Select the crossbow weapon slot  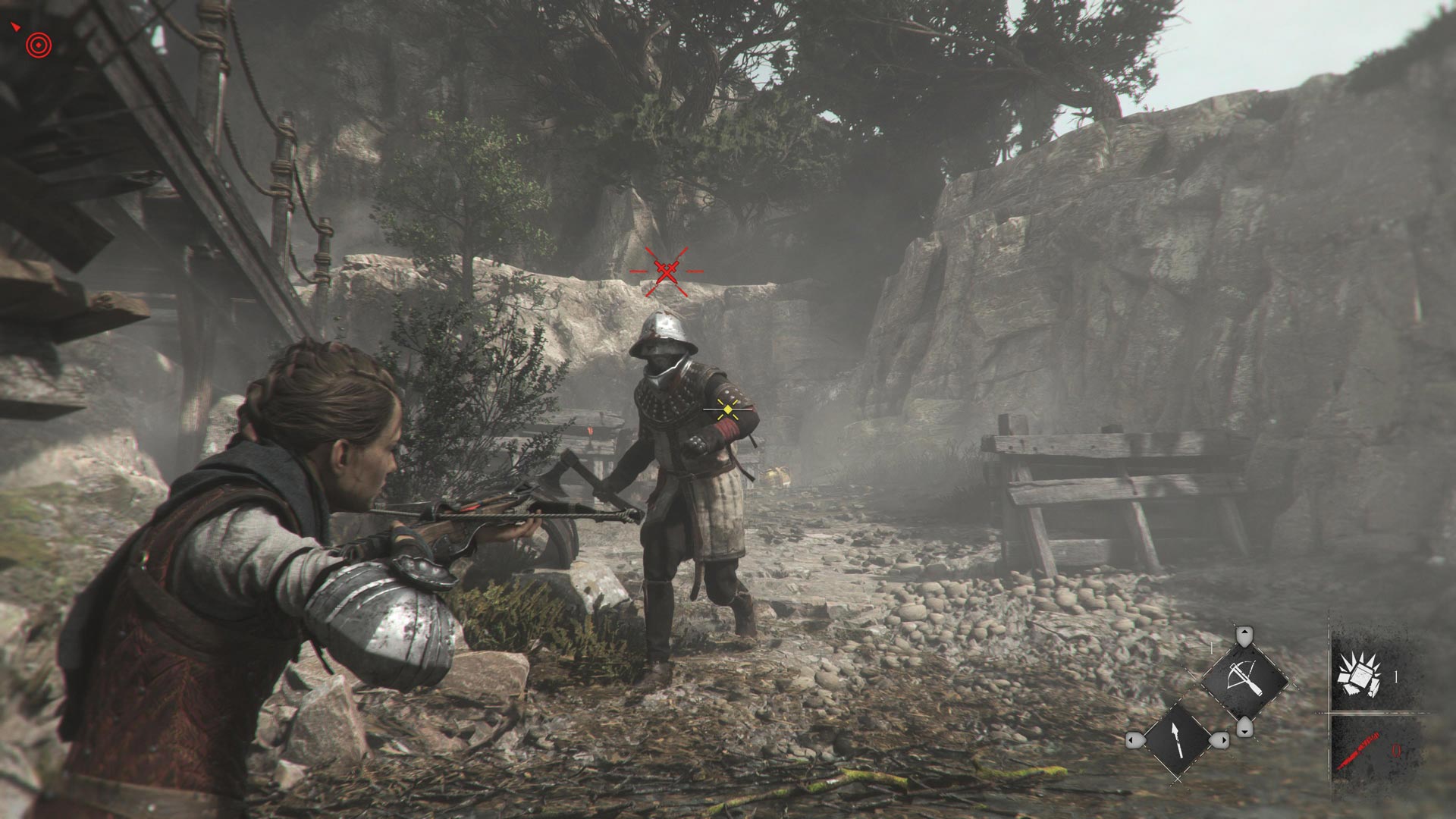pyautogui.click(x=1244, y=679)
